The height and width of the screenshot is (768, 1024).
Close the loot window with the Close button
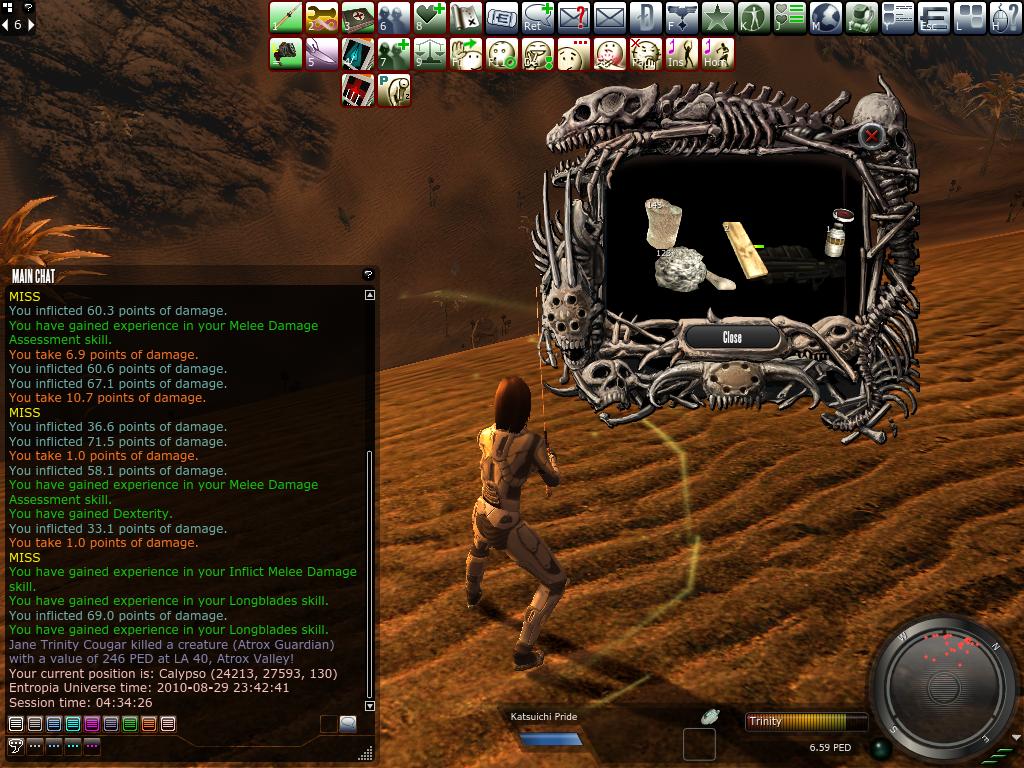pyautogui.click(x=732, y=337)
